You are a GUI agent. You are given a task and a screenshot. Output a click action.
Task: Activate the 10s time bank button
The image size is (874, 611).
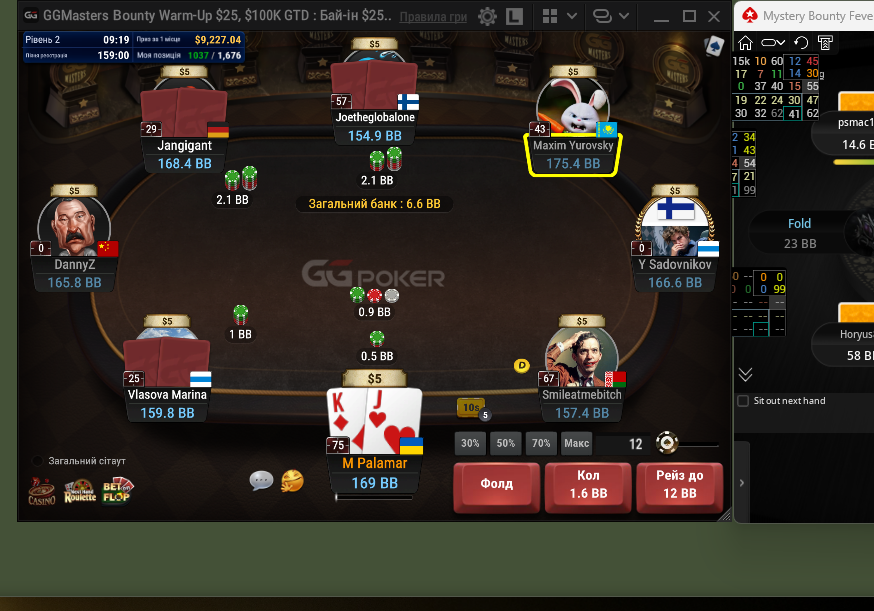(470, 407)
